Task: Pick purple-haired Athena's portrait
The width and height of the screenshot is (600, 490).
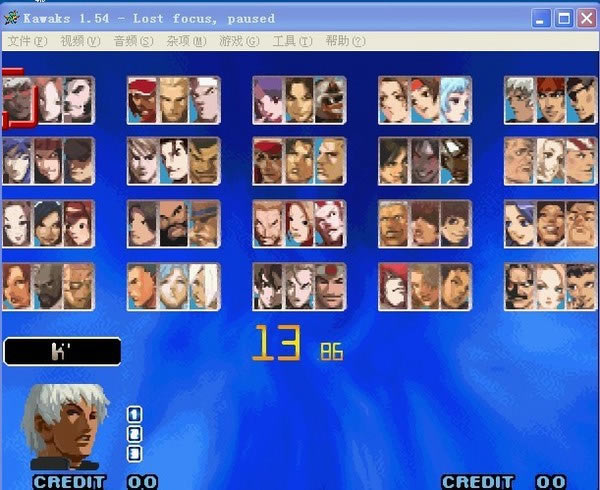Action: pos(269,100)
